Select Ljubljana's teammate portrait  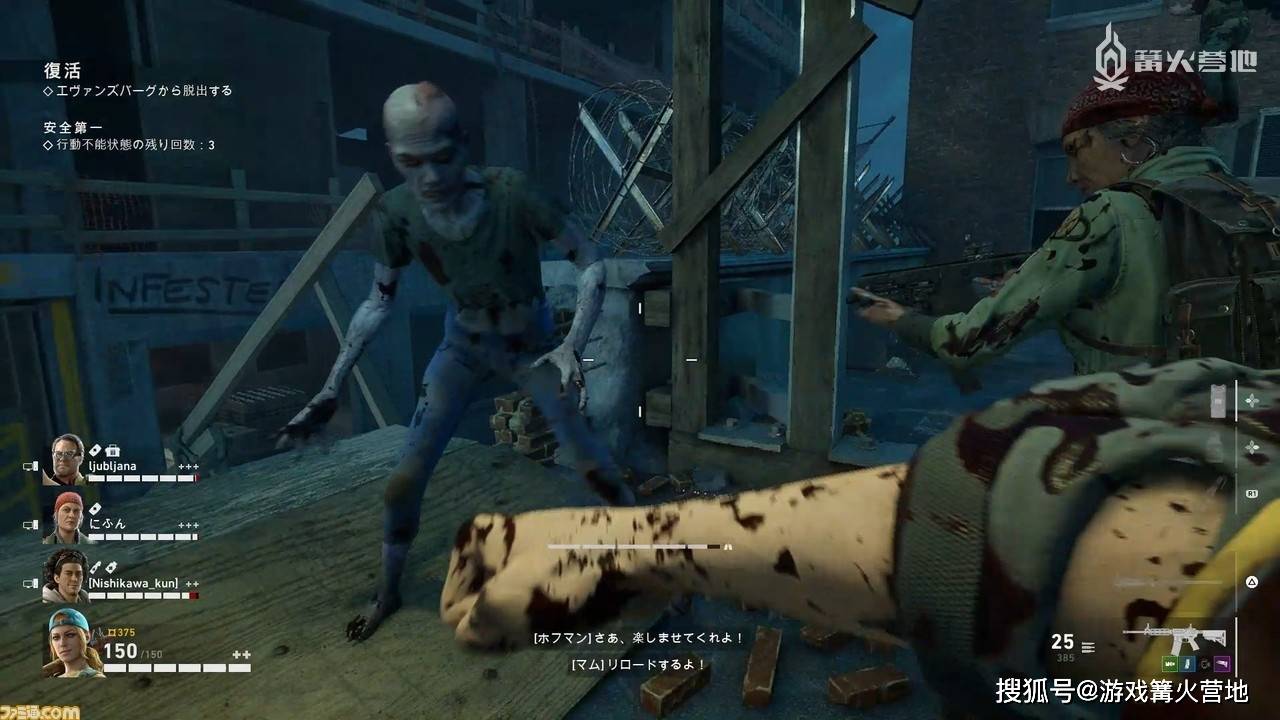(63, 459)
